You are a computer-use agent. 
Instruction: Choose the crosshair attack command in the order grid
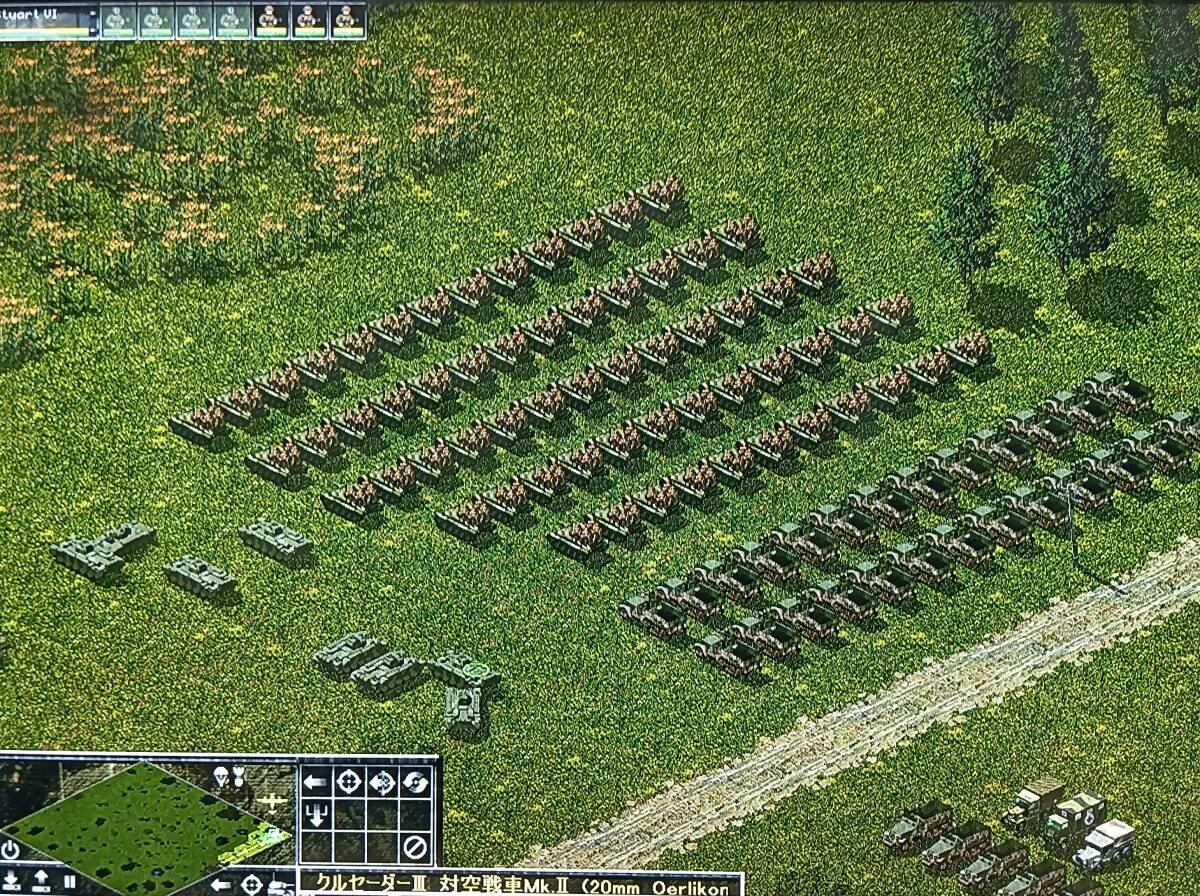(349, 781)
